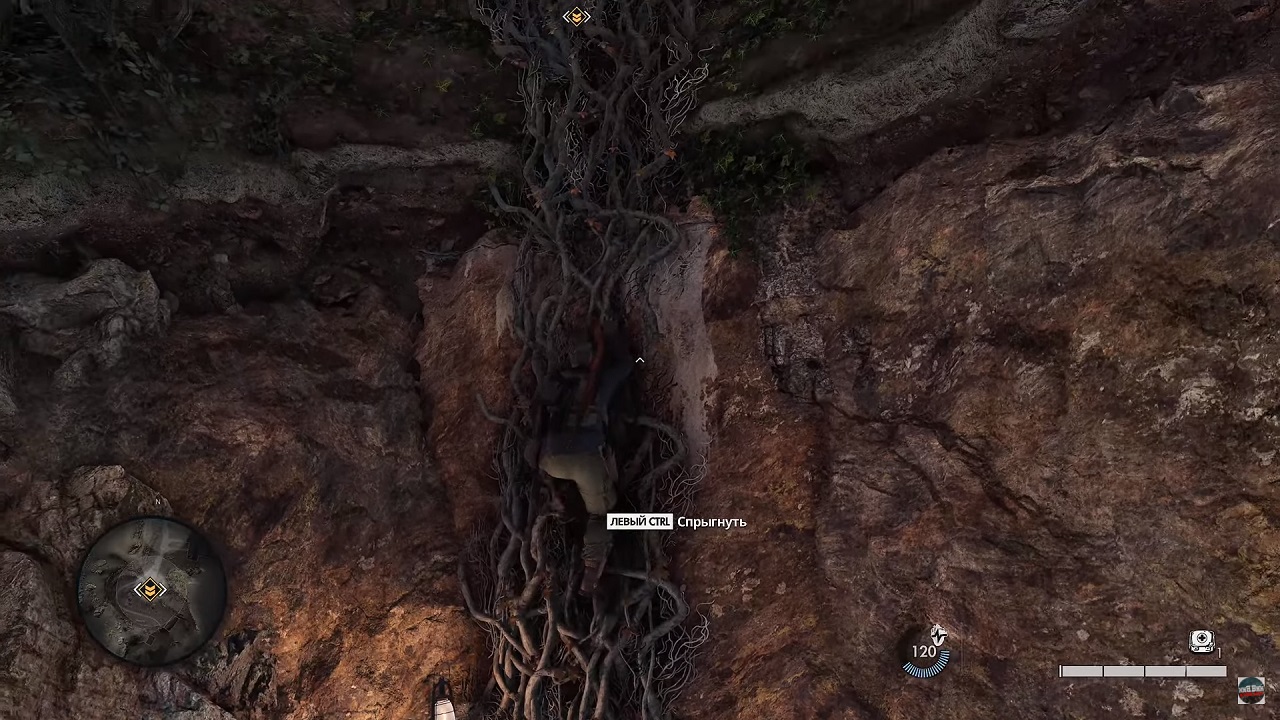Use the medkit item icon
The width and height of the screenshot is (1280, 720).
tap(1201, 642)
